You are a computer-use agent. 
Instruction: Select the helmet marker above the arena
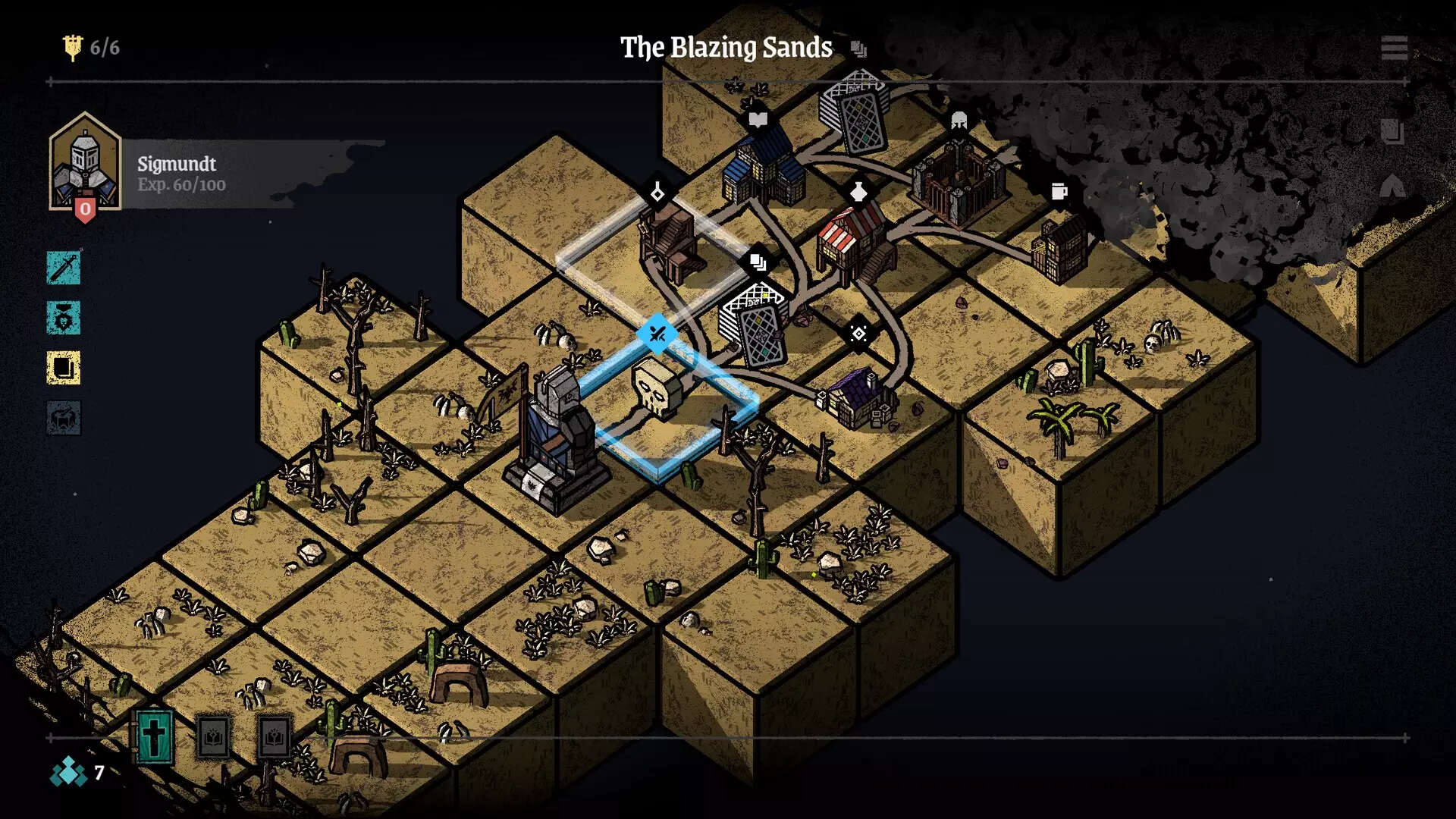[x=959, y=120]
